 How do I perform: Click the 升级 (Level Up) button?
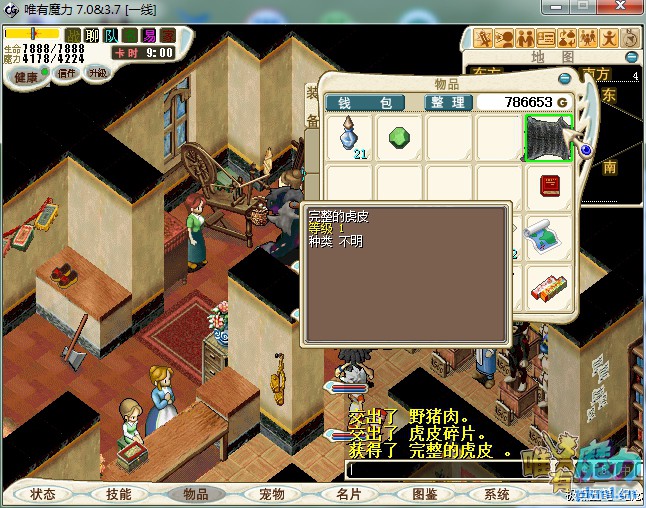pyautogui.click(x=98, y=73)
